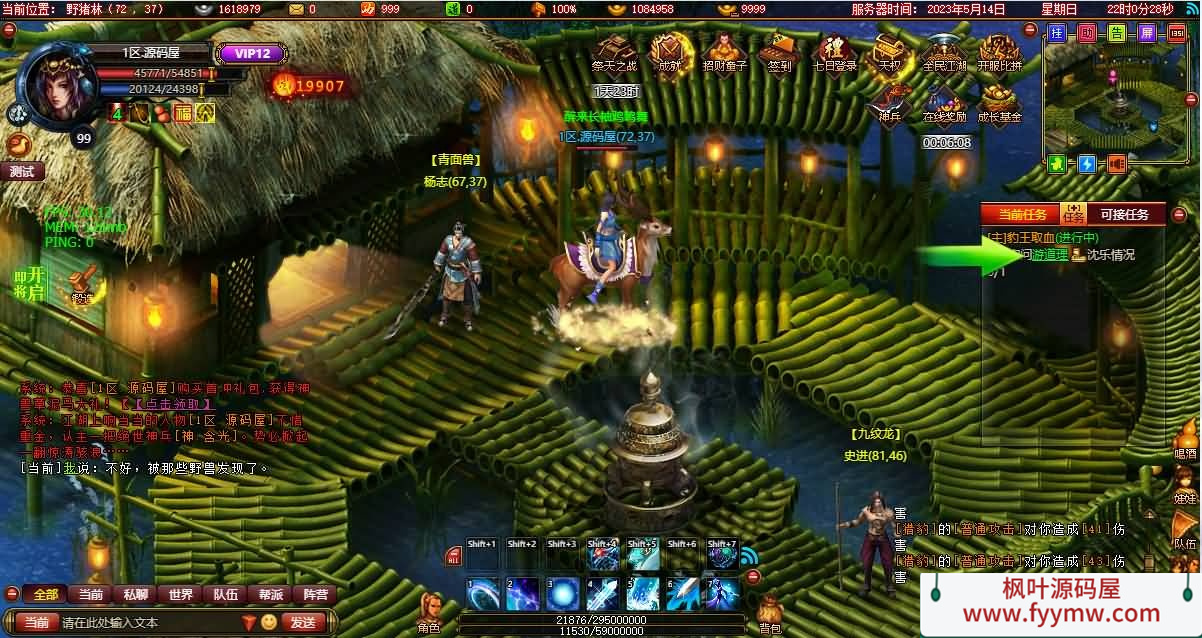This screenshot has height=638, width=1202.
Task: Click the minimap view
Action: (x=1113, y=100)
